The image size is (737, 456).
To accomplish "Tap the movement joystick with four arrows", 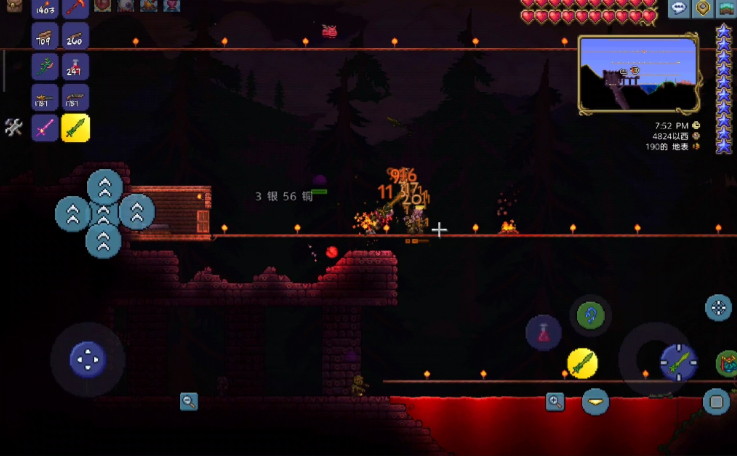I will 87,359.
